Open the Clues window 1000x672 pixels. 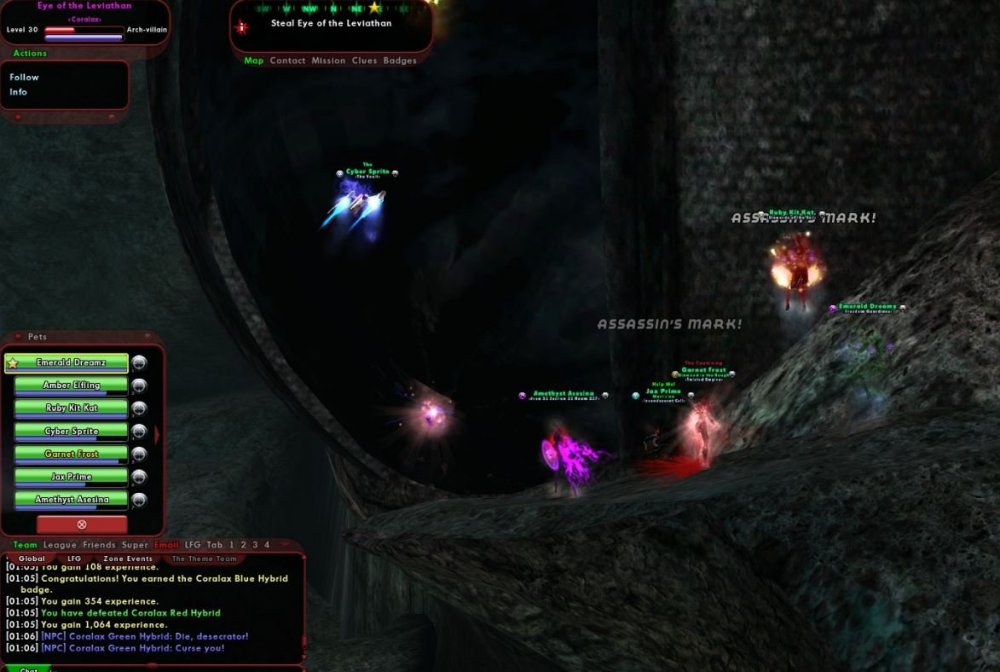coord(364,61)
